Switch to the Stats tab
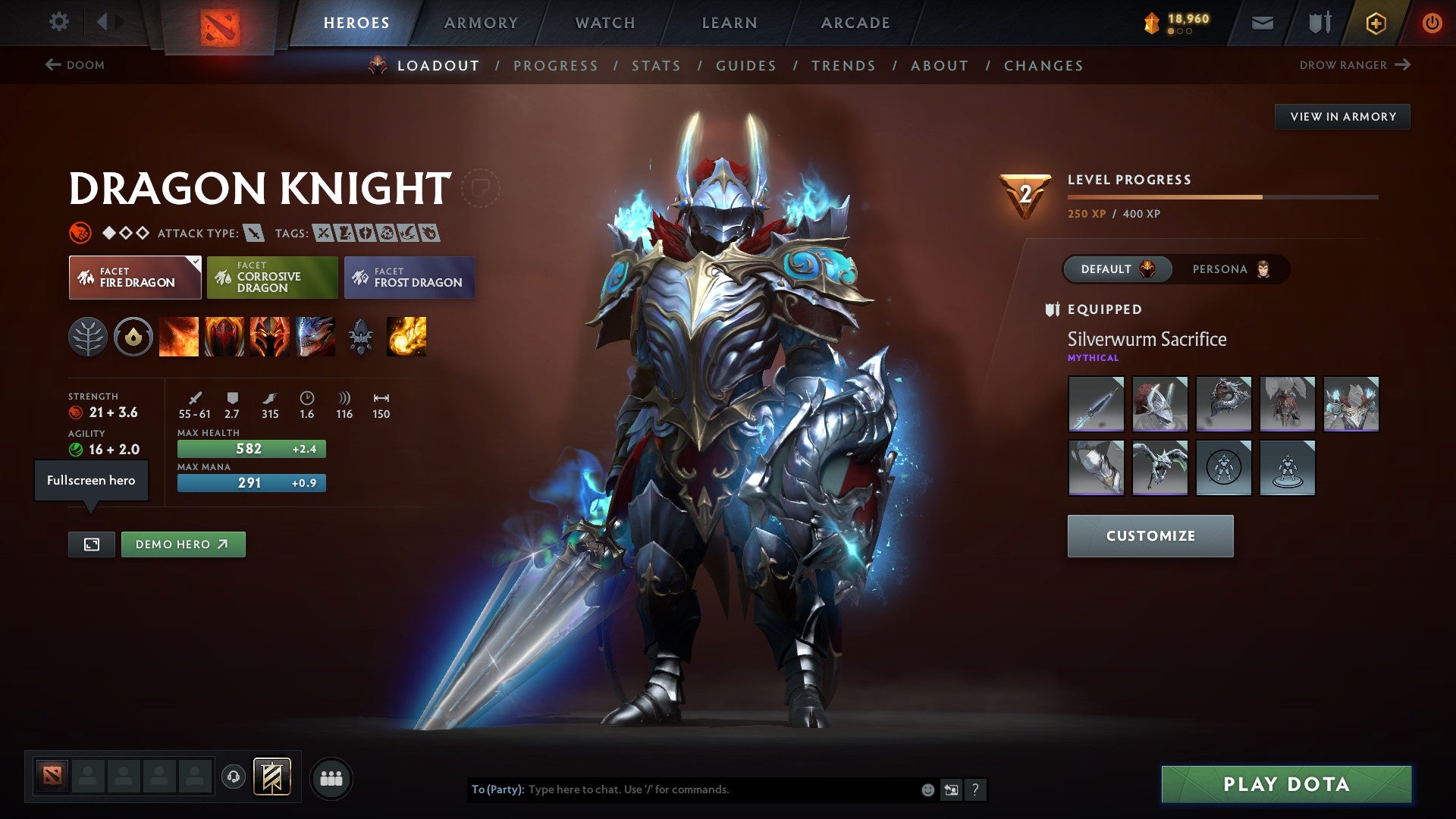Viewport: 1456px width, 819px height. pyautogui.click(x=656, y=65)
